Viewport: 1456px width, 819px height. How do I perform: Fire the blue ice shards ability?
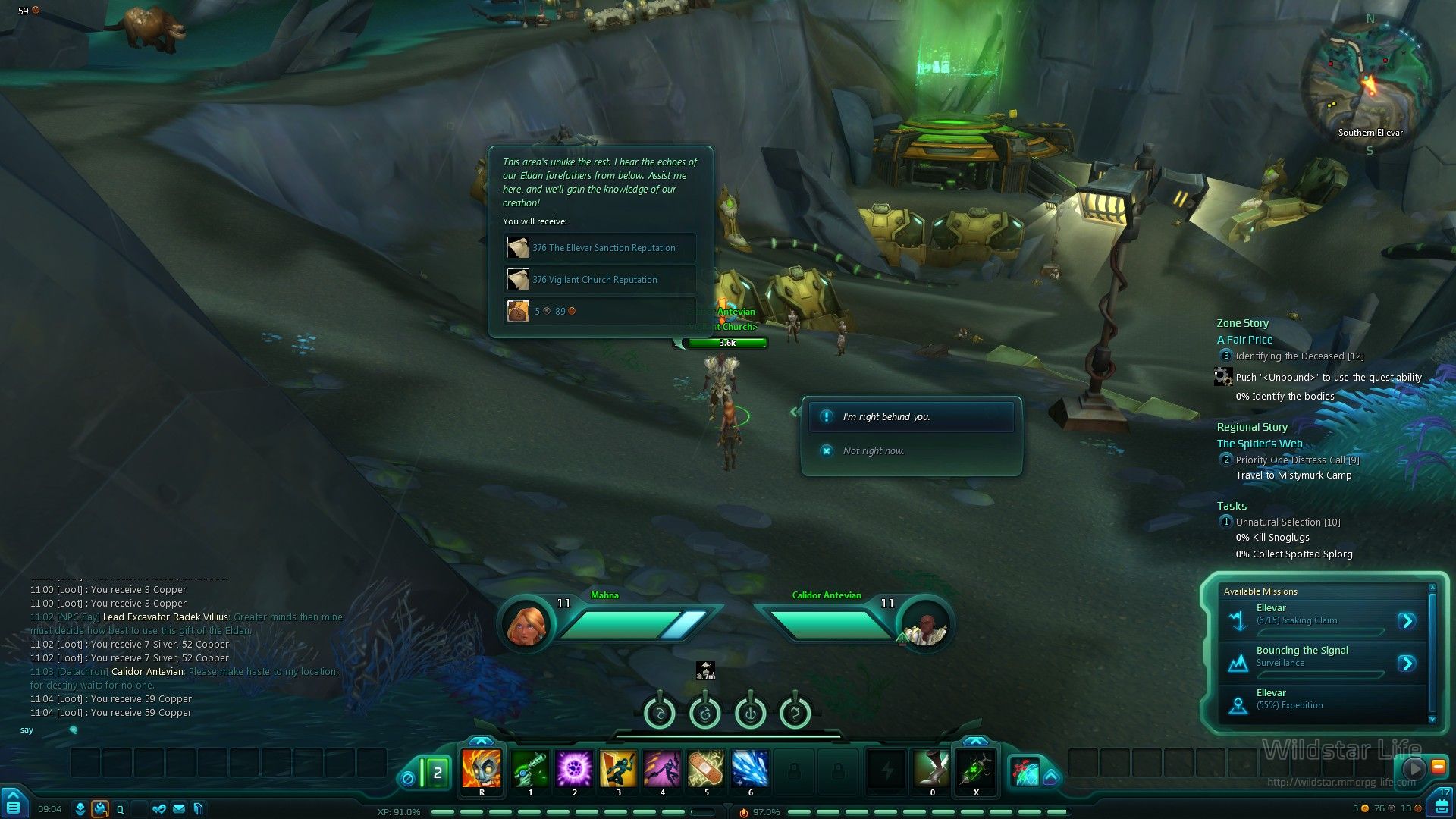[x=750, y=769]
